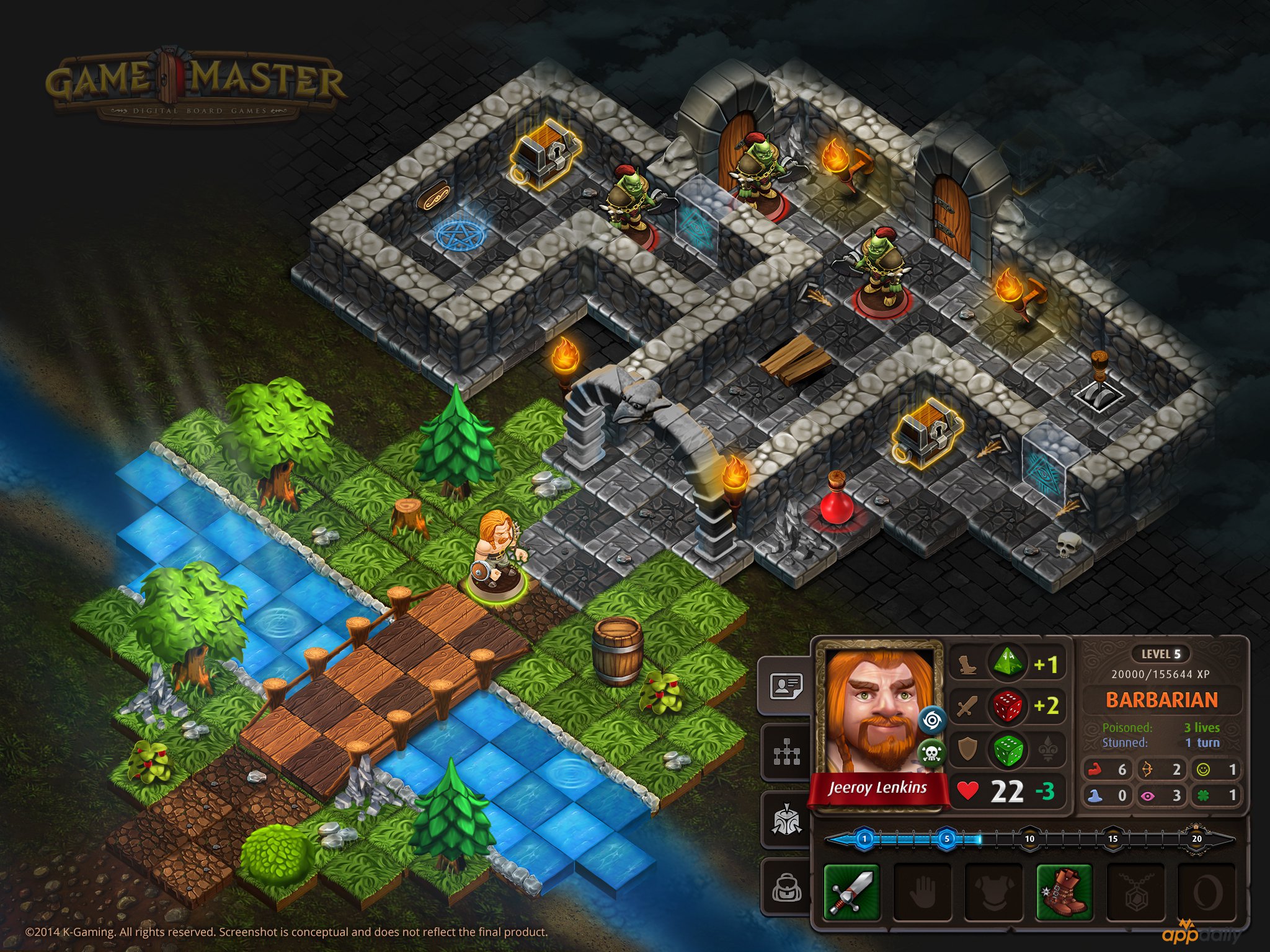Screen dimensions: 1270x952
Task: Click the empty amulet slot
Action: tap(1135, 892)
